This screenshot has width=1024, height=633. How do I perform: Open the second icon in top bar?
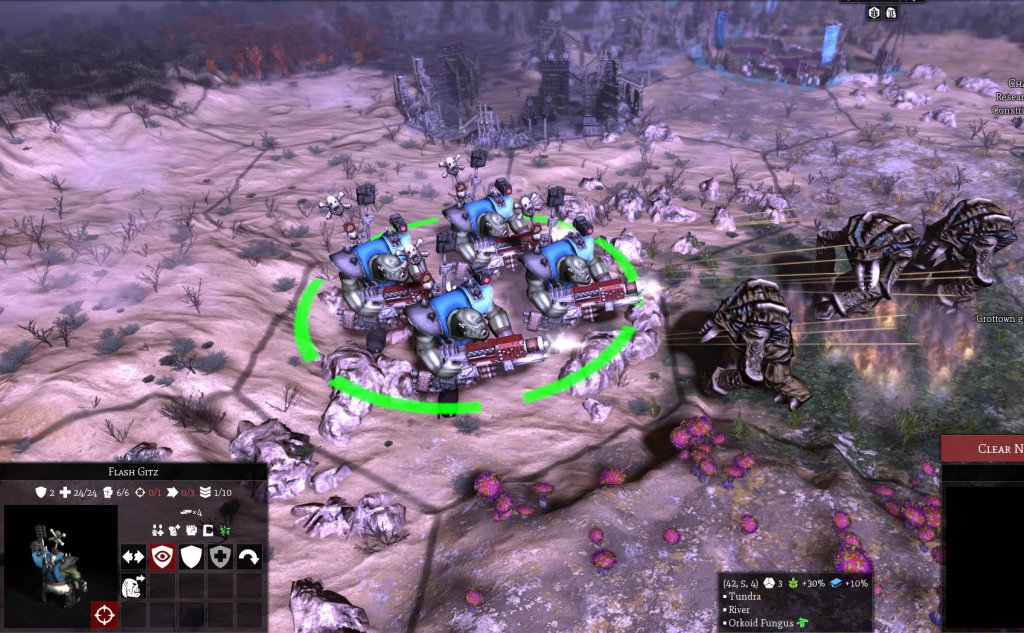pyautogui.click(x=890, y=12)
